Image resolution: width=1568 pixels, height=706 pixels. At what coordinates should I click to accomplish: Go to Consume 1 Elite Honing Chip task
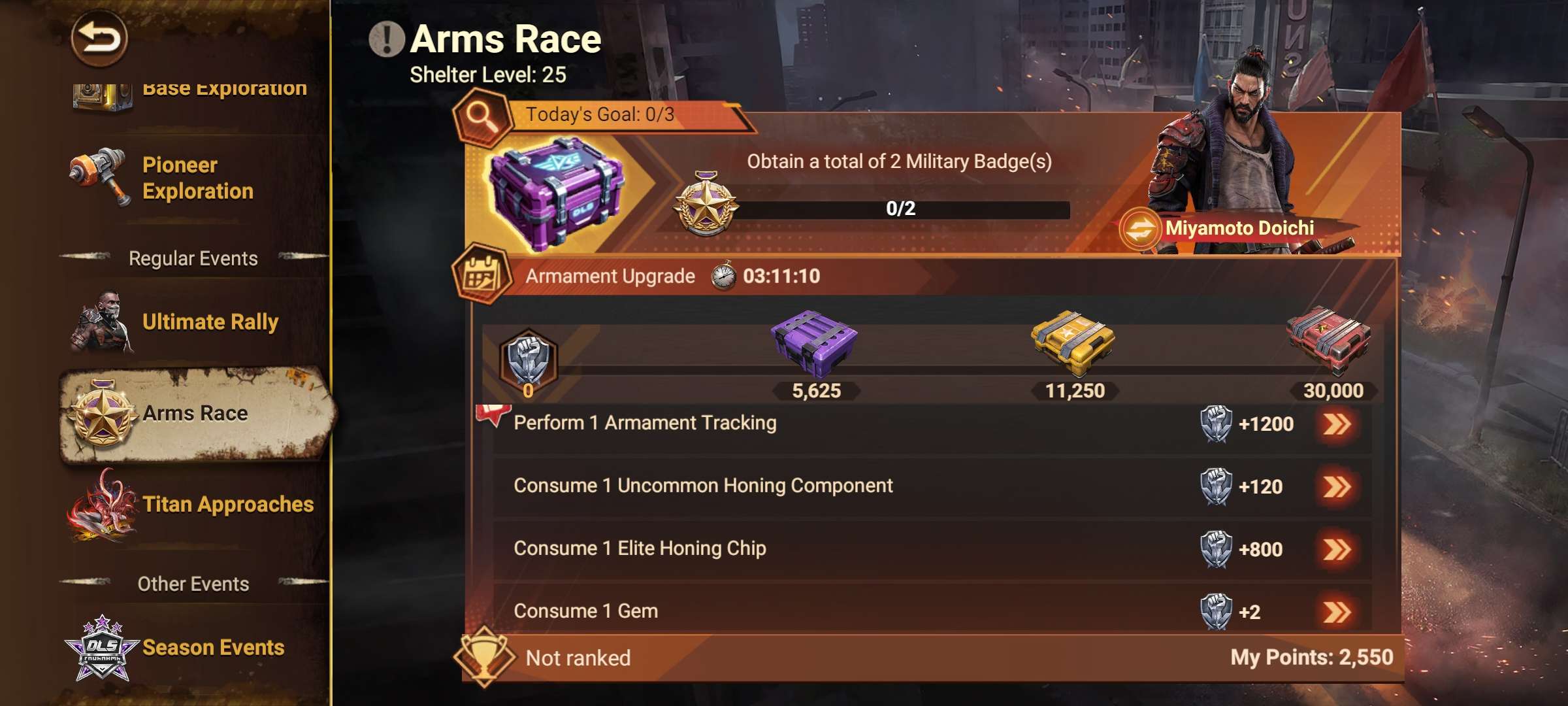pos(1337,550)
